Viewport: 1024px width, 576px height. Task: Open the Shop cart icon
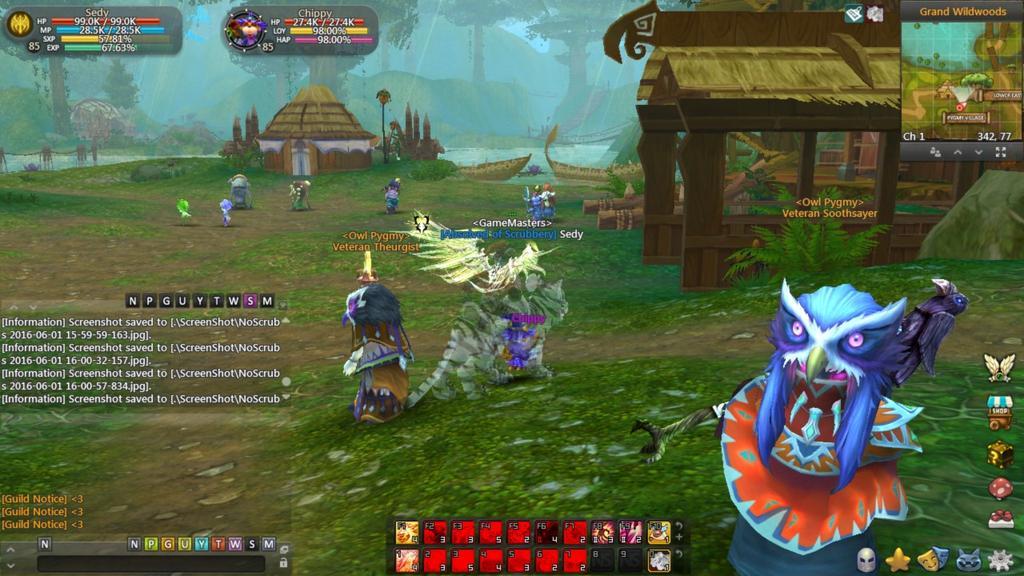[x=1000, y=412]
